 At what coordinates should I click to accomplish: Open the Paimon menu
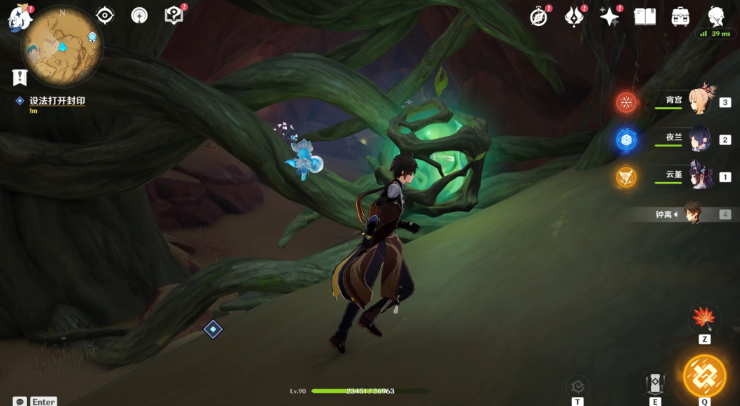click(18, 19)
